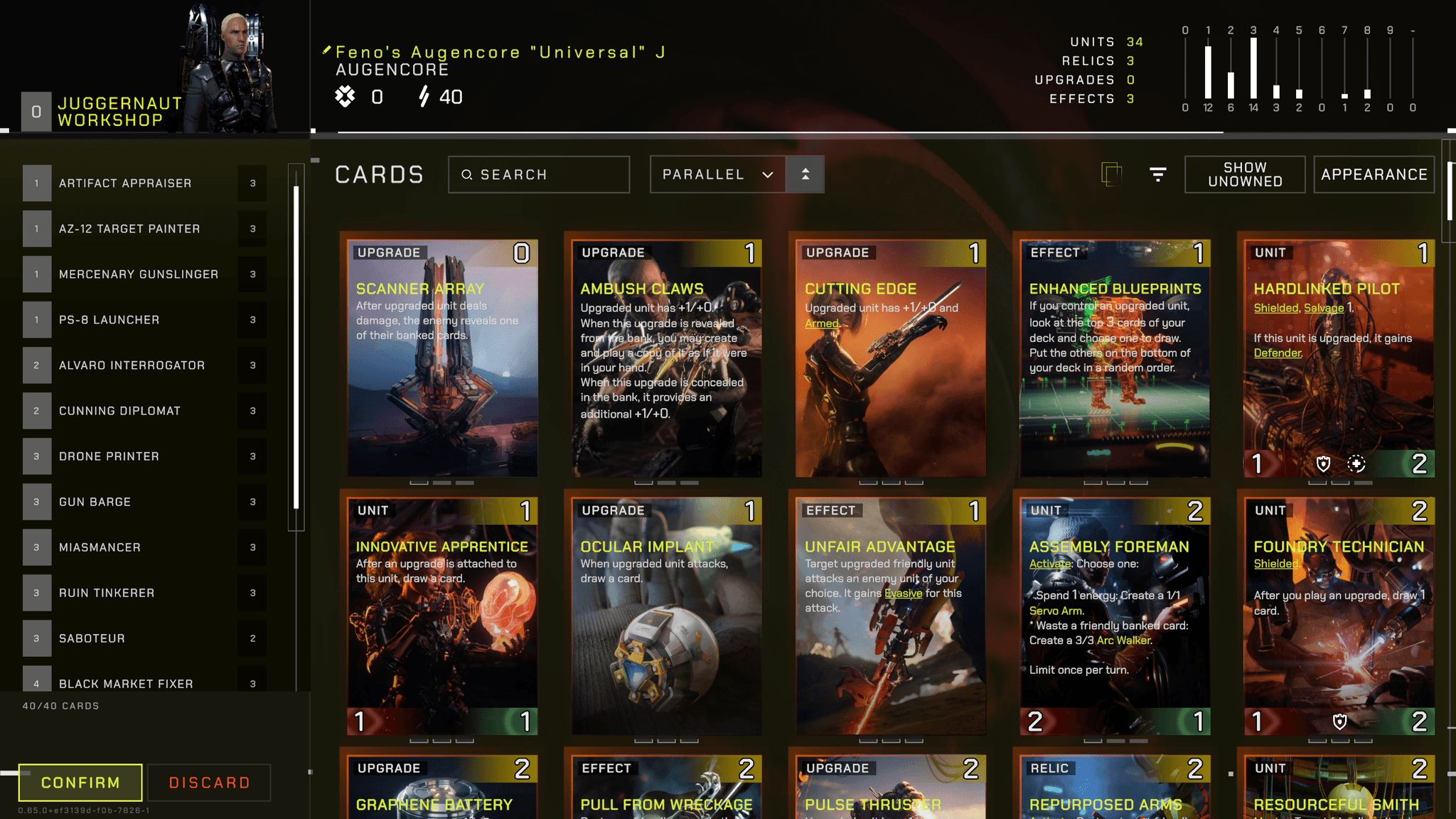Click the card stack display icon
The height and width of the screenshot is (819, 1456).
[1111, 174]
